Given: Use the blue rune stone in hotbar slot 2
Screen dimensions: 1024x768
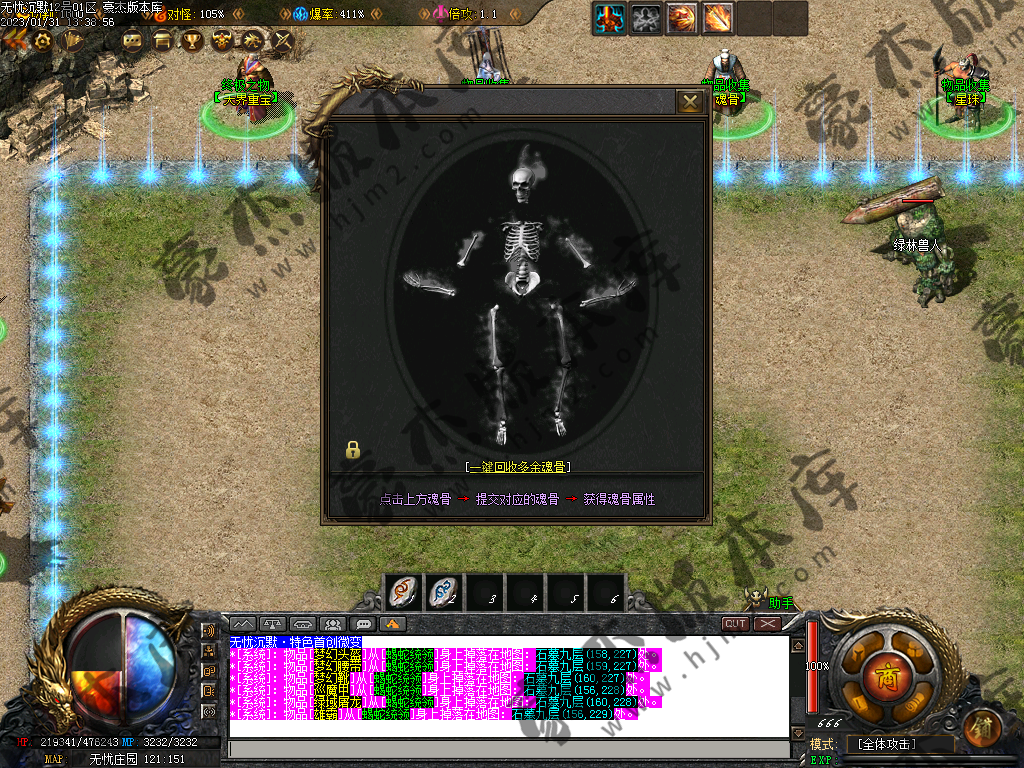Looking at the screenshot, I should click(444, 593).
